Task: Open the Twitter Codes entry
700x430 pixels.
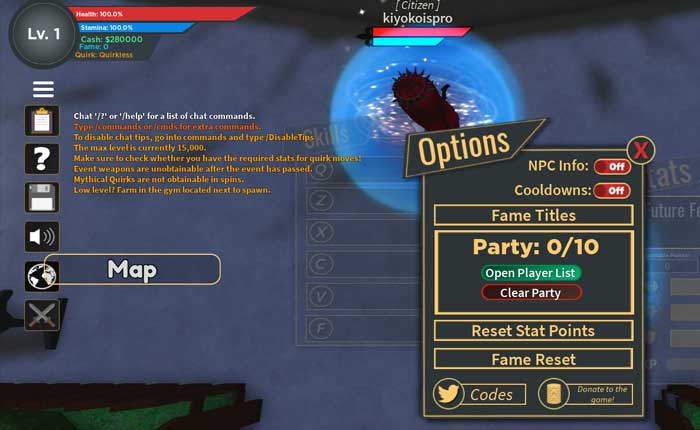Action: click(x=480, y=394)
